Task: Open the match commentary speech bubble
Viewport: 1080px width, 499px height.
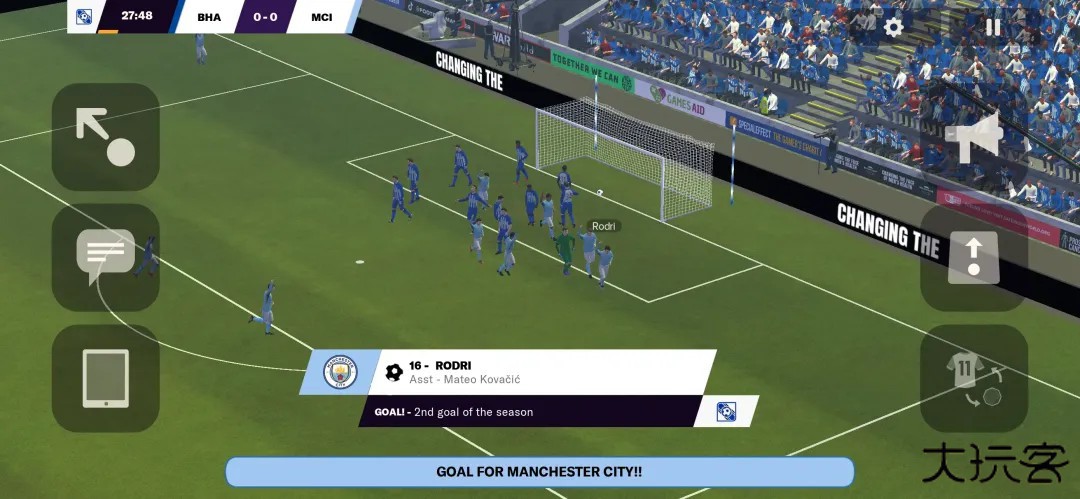Action: tap(106, 257)
